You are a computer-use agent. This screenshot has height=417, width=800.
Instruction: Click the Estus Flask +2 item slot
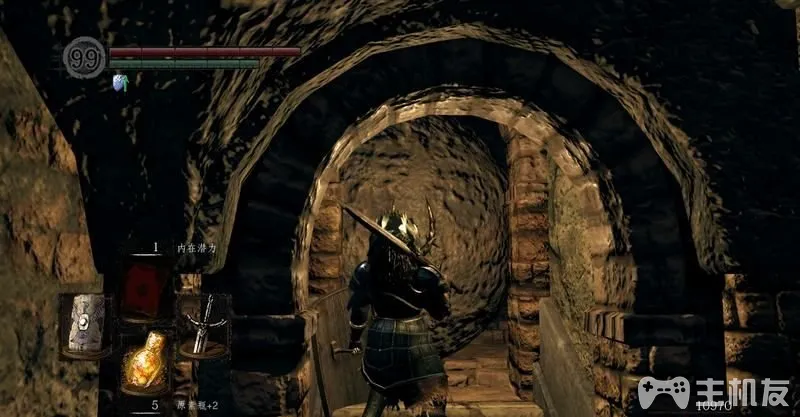pos(145,362)
